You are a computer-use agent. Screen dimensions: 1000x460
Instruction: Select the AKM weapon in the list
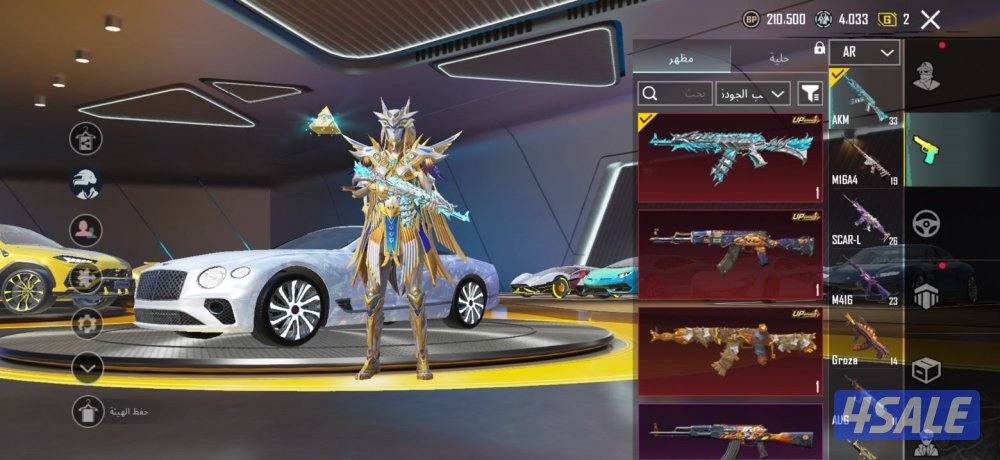(x=864, y=100)
